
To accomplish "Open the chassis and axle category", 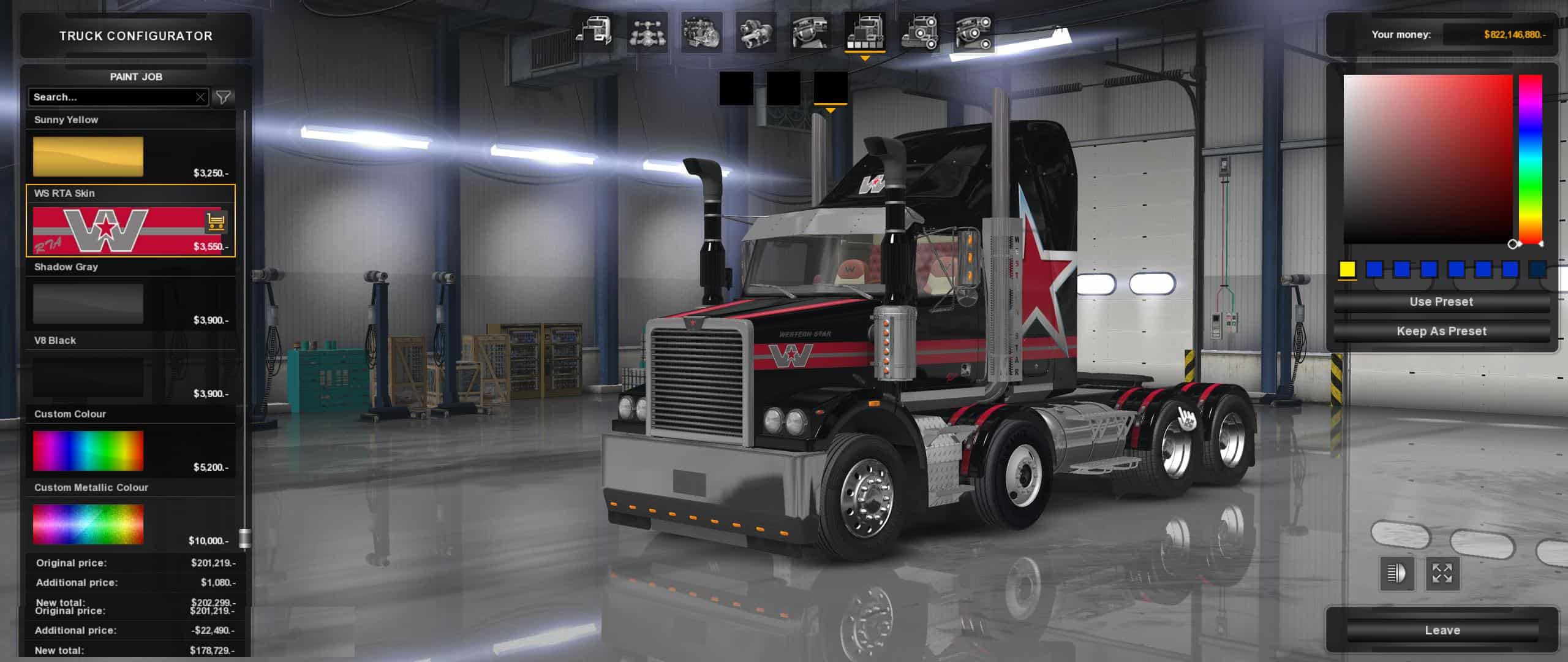I will click(647, 32).
